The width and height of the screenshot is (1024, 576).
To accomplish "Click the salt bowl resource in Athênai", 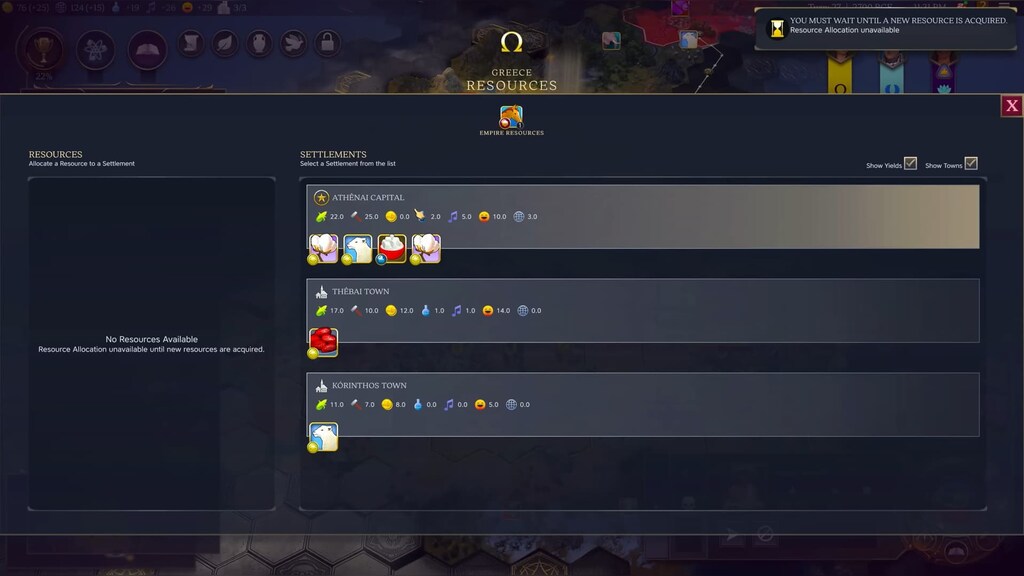I will tap(392, 248).
